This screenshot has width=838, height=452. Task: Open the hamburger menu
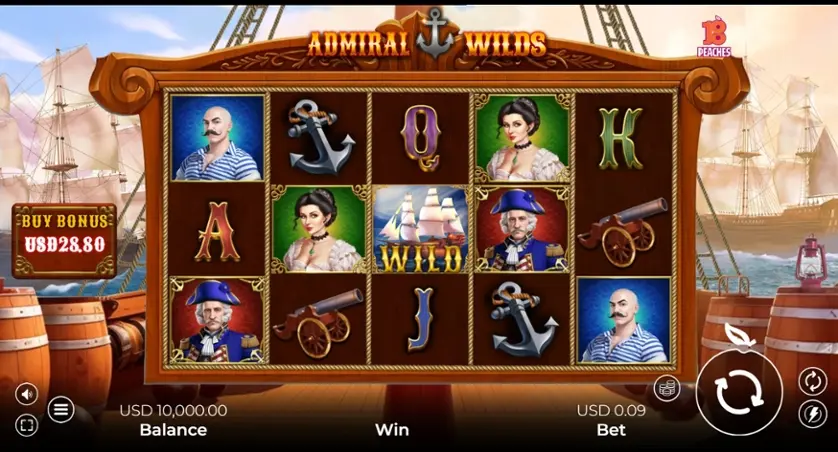(61, 409)
